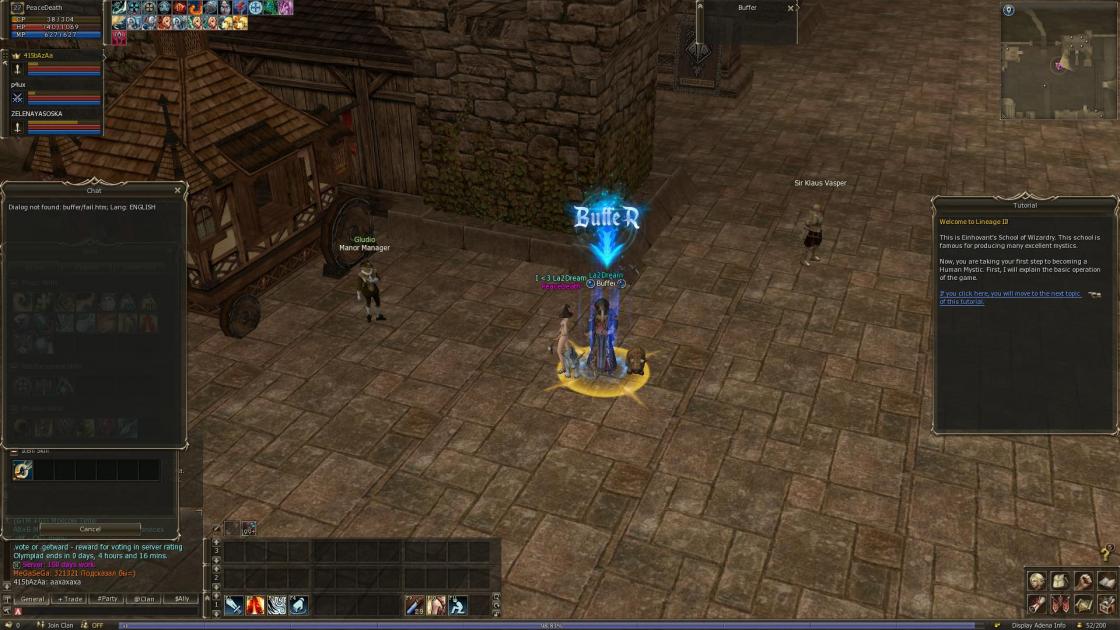Use the sword attack skill on hotbar
This screenshot has height=630, width=1120.
coord(234,605)
